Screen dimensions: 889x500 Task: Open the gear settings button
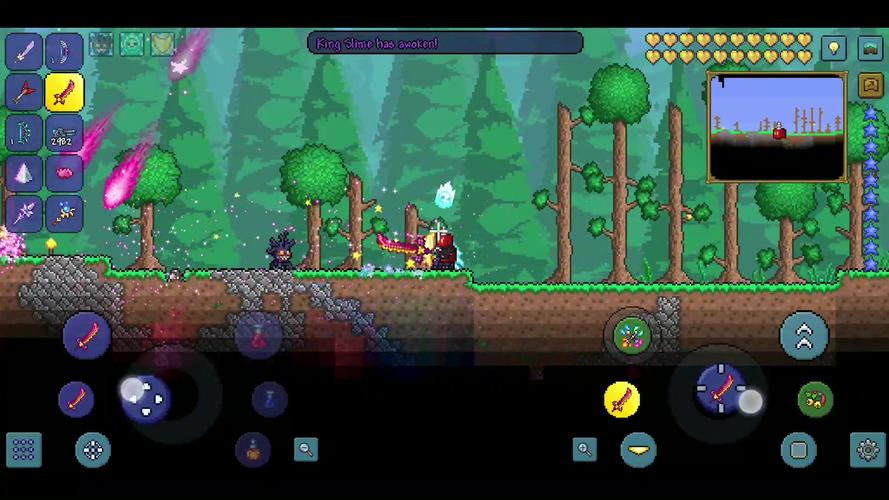(x=867, y=450)
